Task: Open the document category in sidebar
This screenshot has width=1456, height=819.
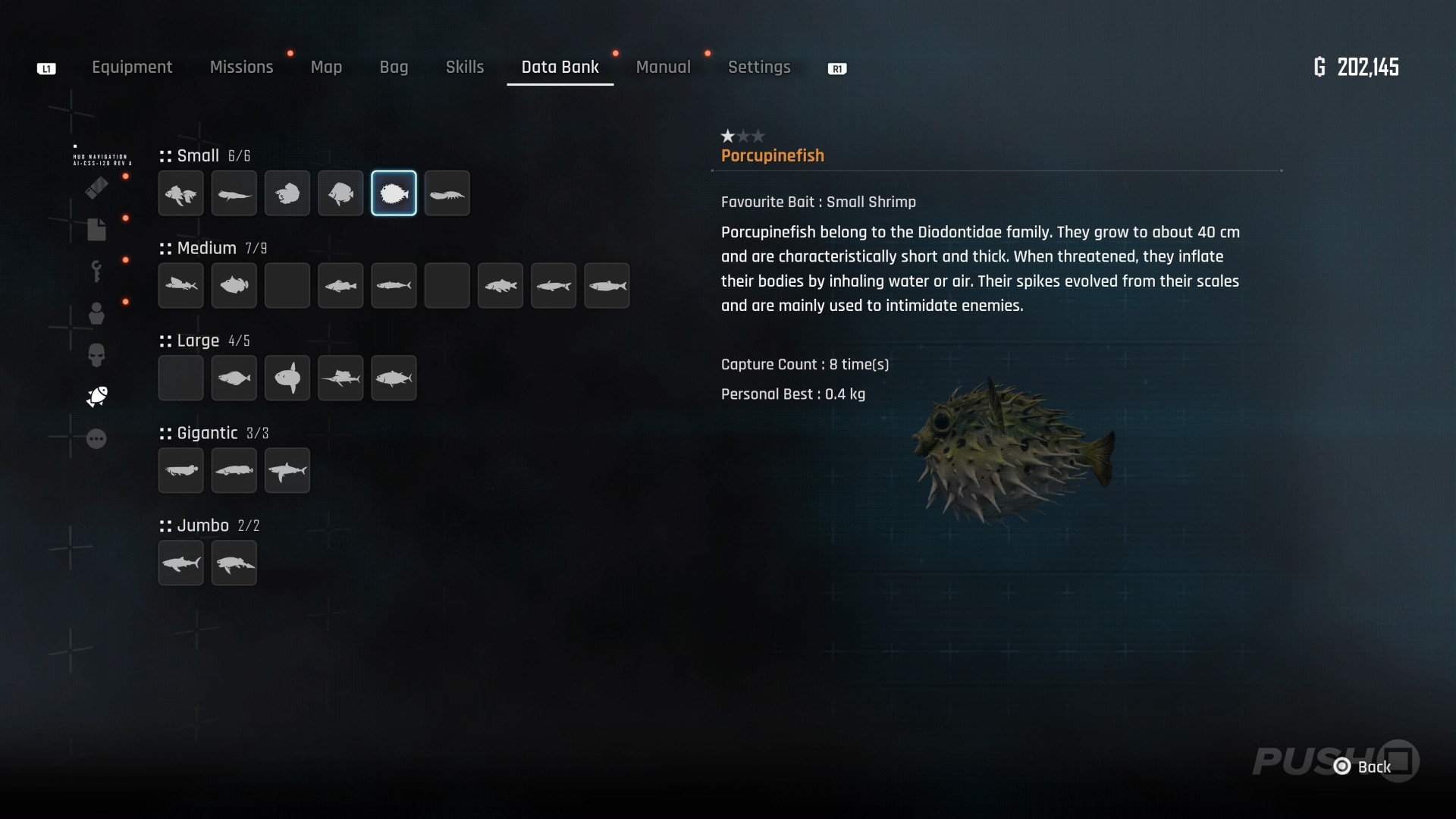Action: pyautogui.click(x=96, y=230)
